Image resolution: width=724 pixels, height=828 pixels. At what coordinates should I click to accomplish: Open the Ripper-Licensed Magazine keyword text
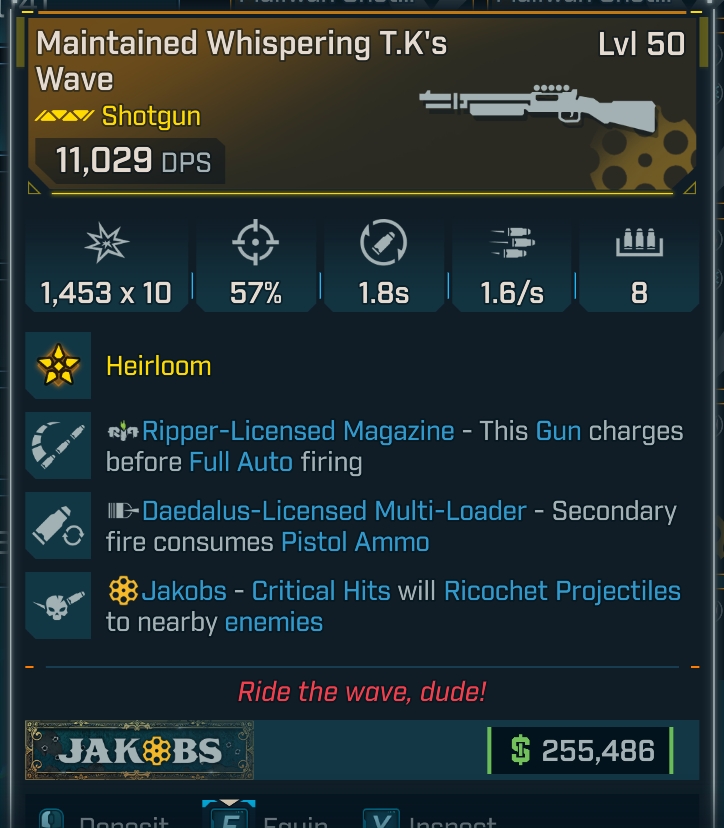tap(298, 431)
